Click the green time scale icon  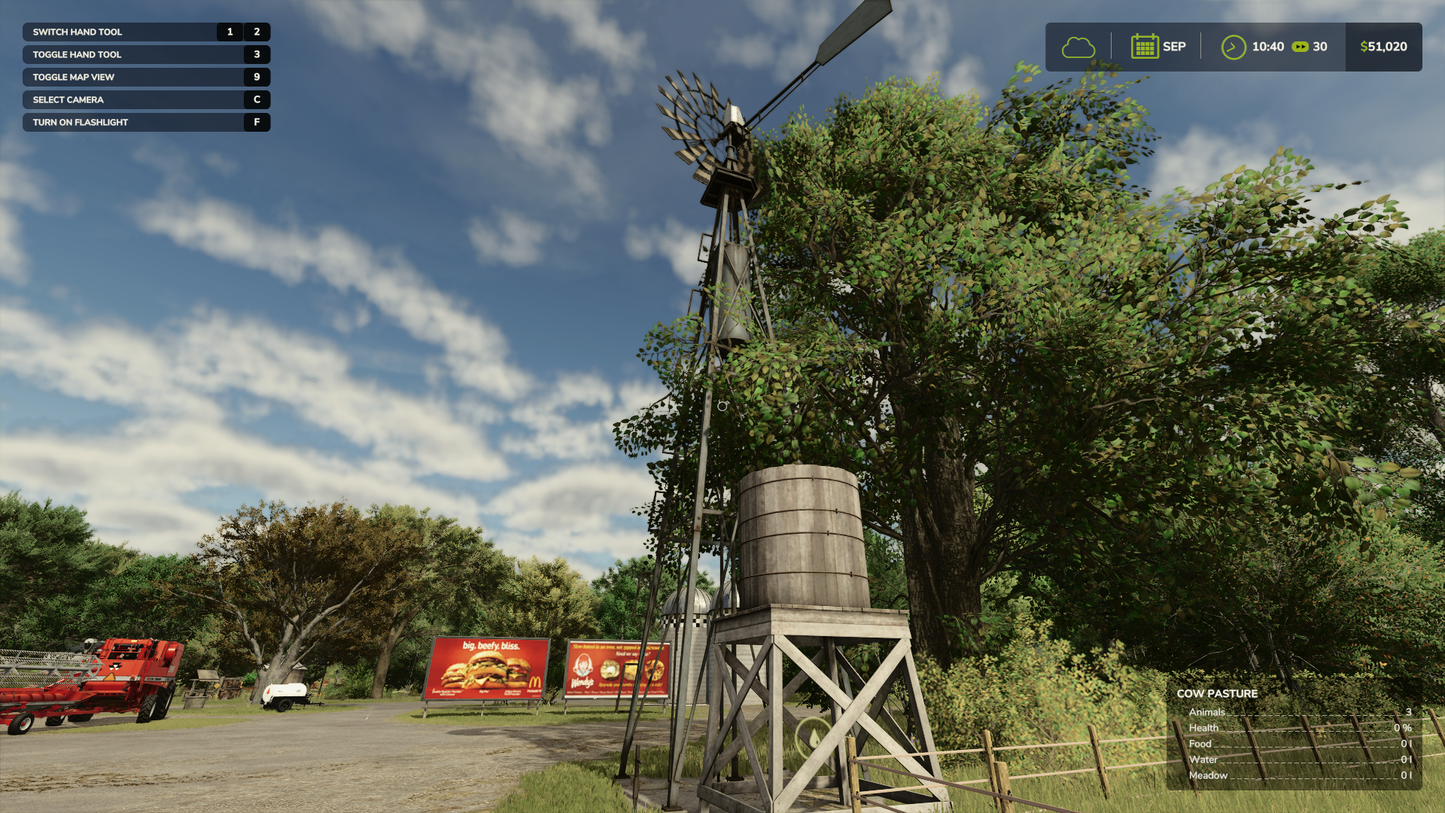click(x=1300, y=47)
